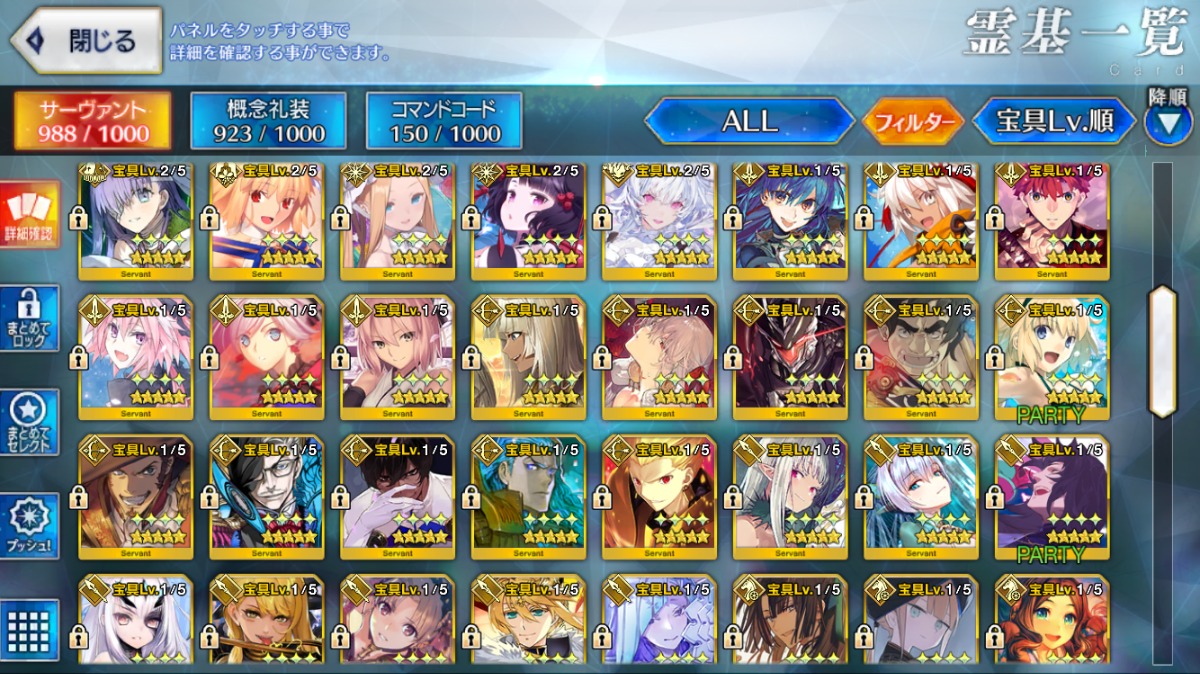
Task: Show the コマンドコード tab
Action: coord(444,121)
